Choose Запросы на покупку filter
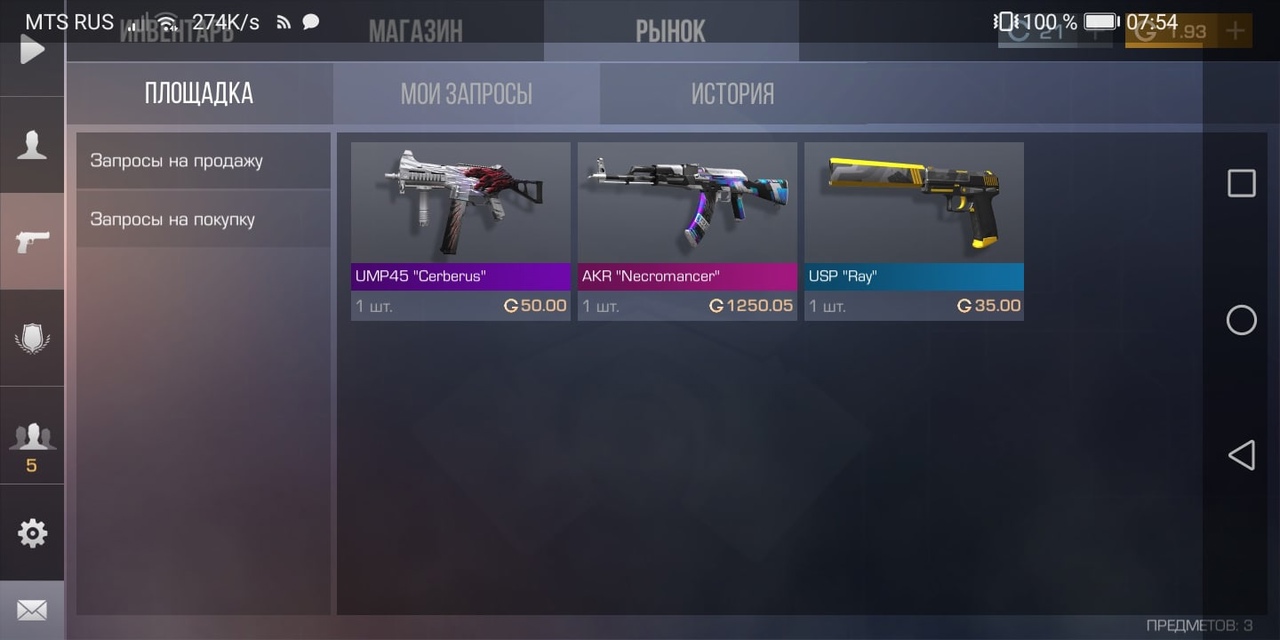This screenshot has height=640, width=1280. tap(203, 219)
